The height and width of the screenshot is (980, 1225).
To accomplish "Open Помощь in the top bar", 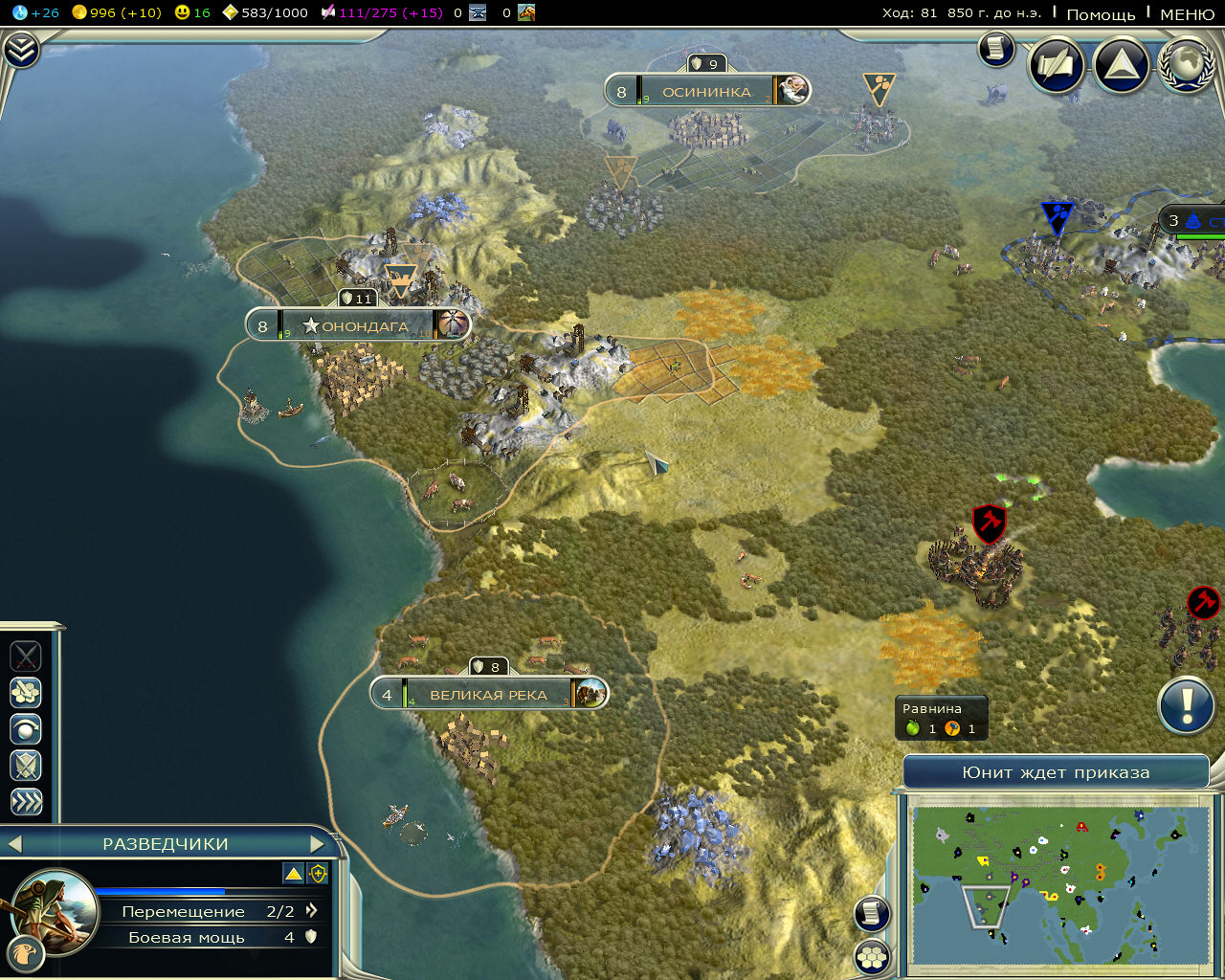I will 1101,14.
